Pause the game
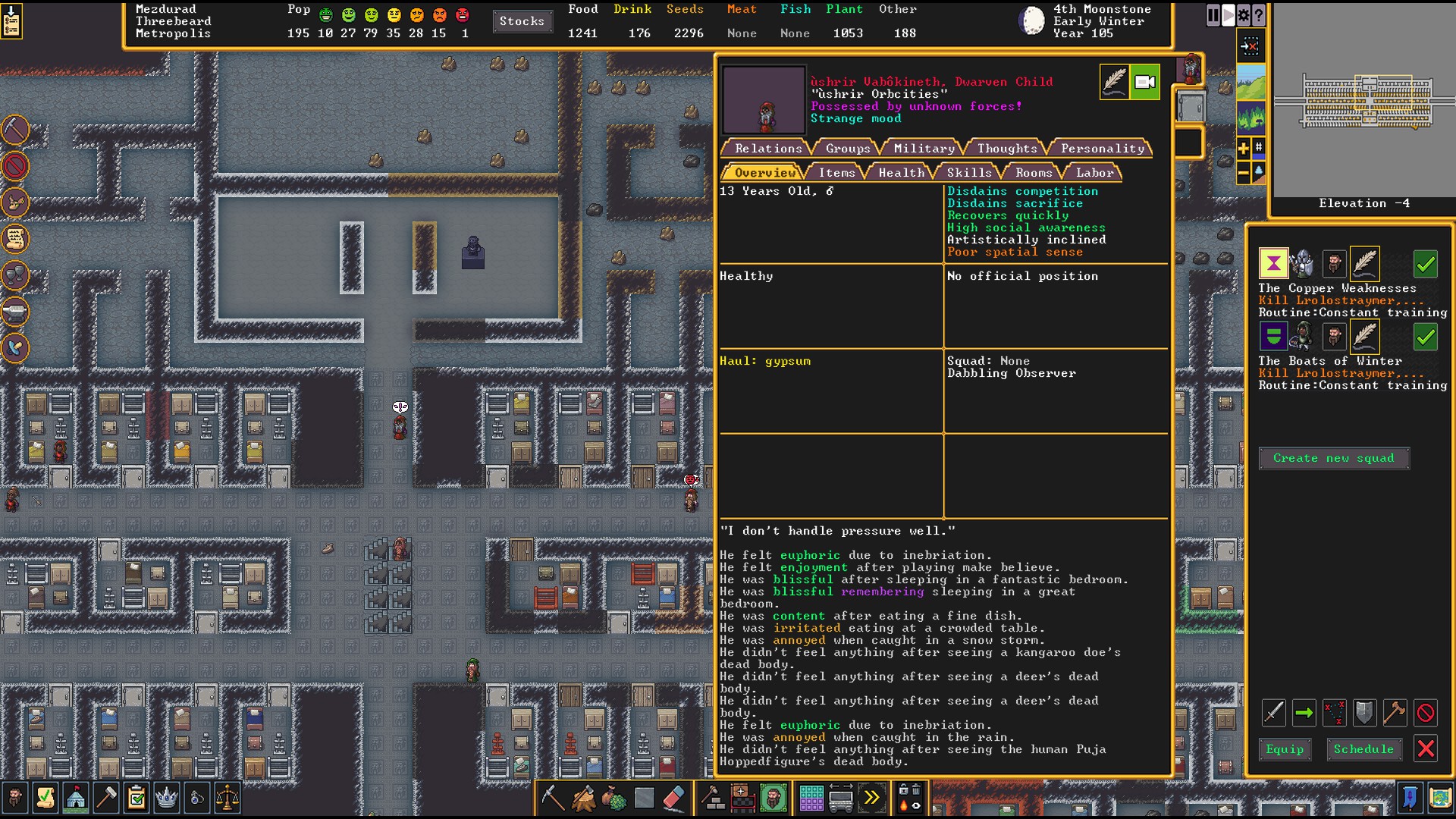 click(x=1213, y=15)
